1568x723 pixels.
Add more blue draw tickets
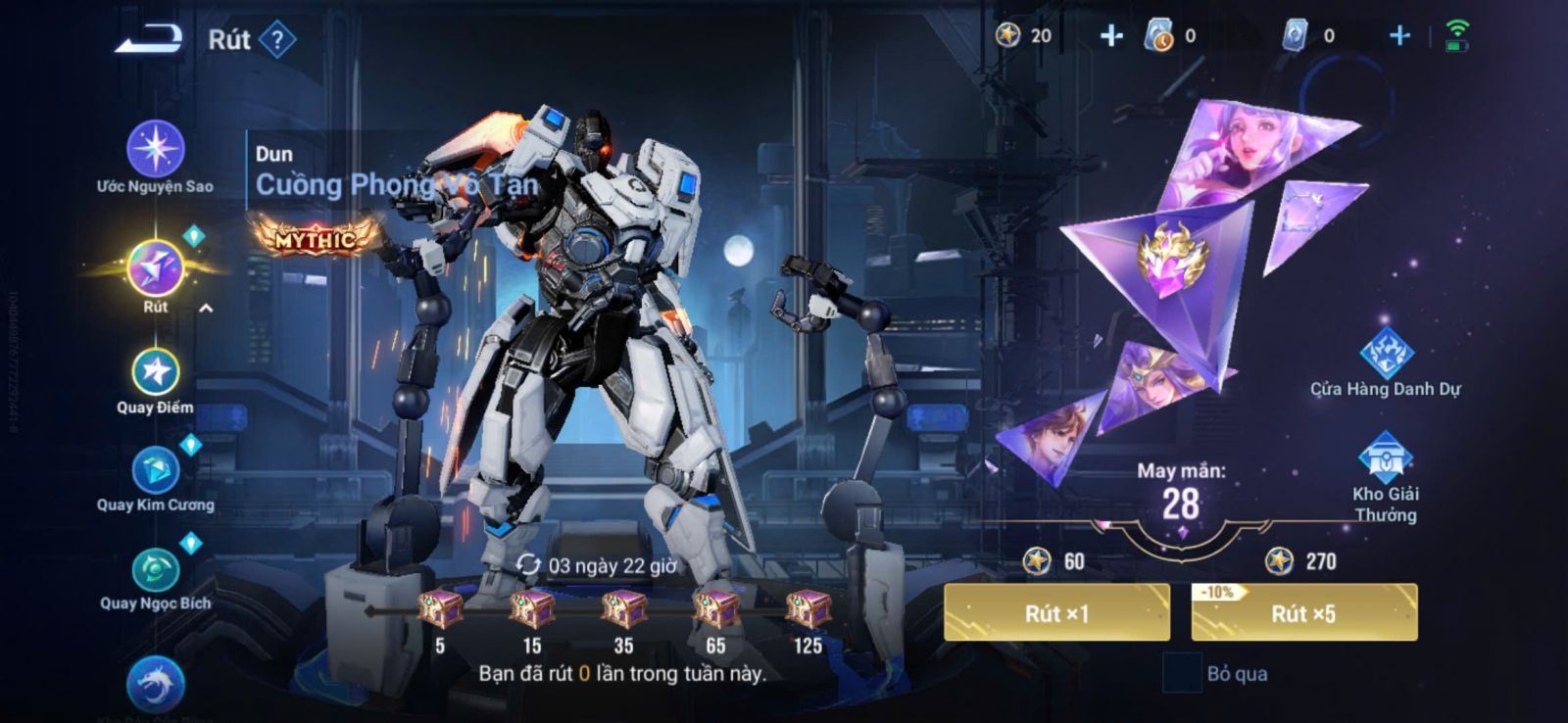coord(1399,36)
